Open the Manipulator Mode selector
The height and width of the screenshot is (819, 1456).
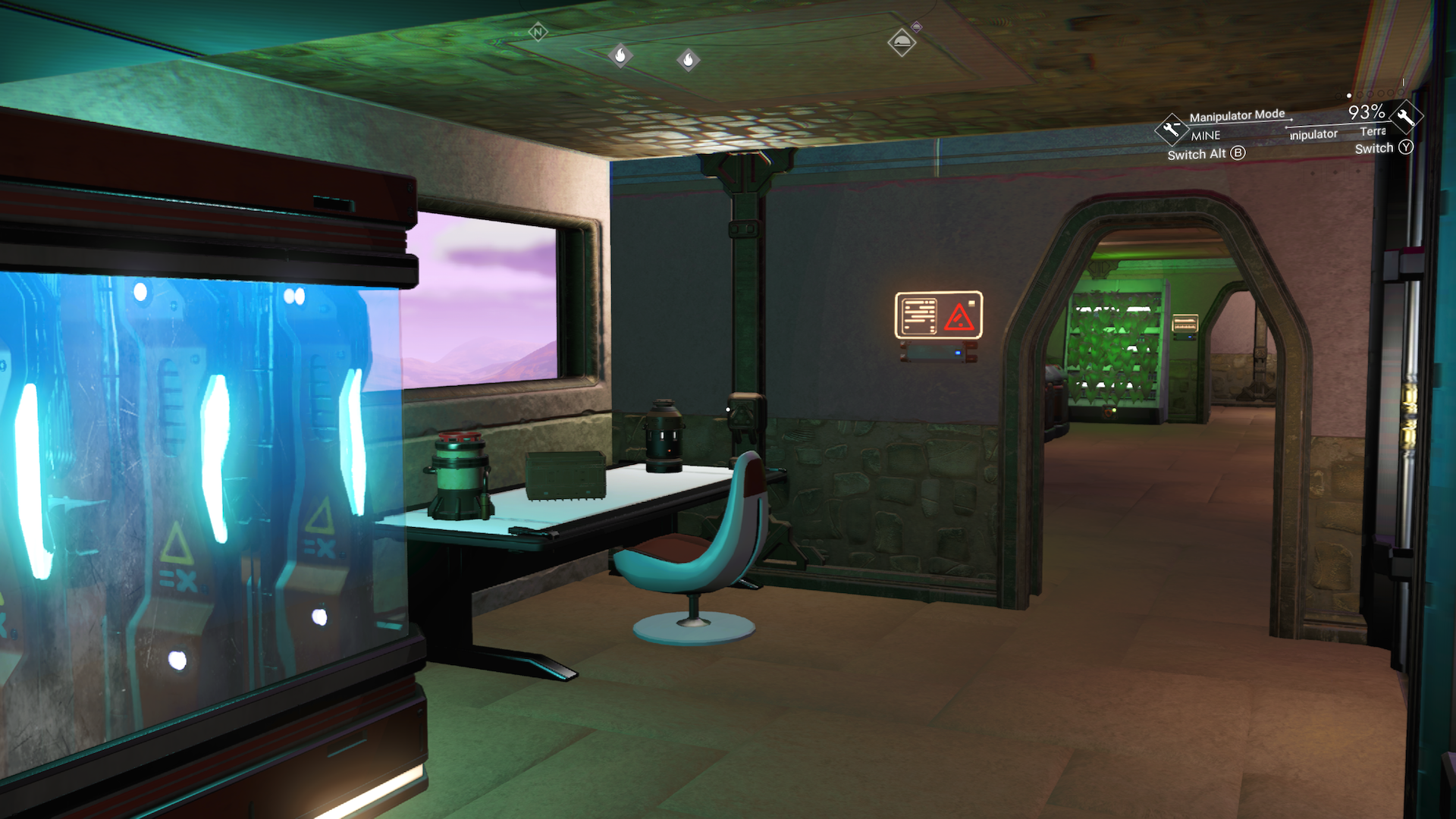point(1238,115)
